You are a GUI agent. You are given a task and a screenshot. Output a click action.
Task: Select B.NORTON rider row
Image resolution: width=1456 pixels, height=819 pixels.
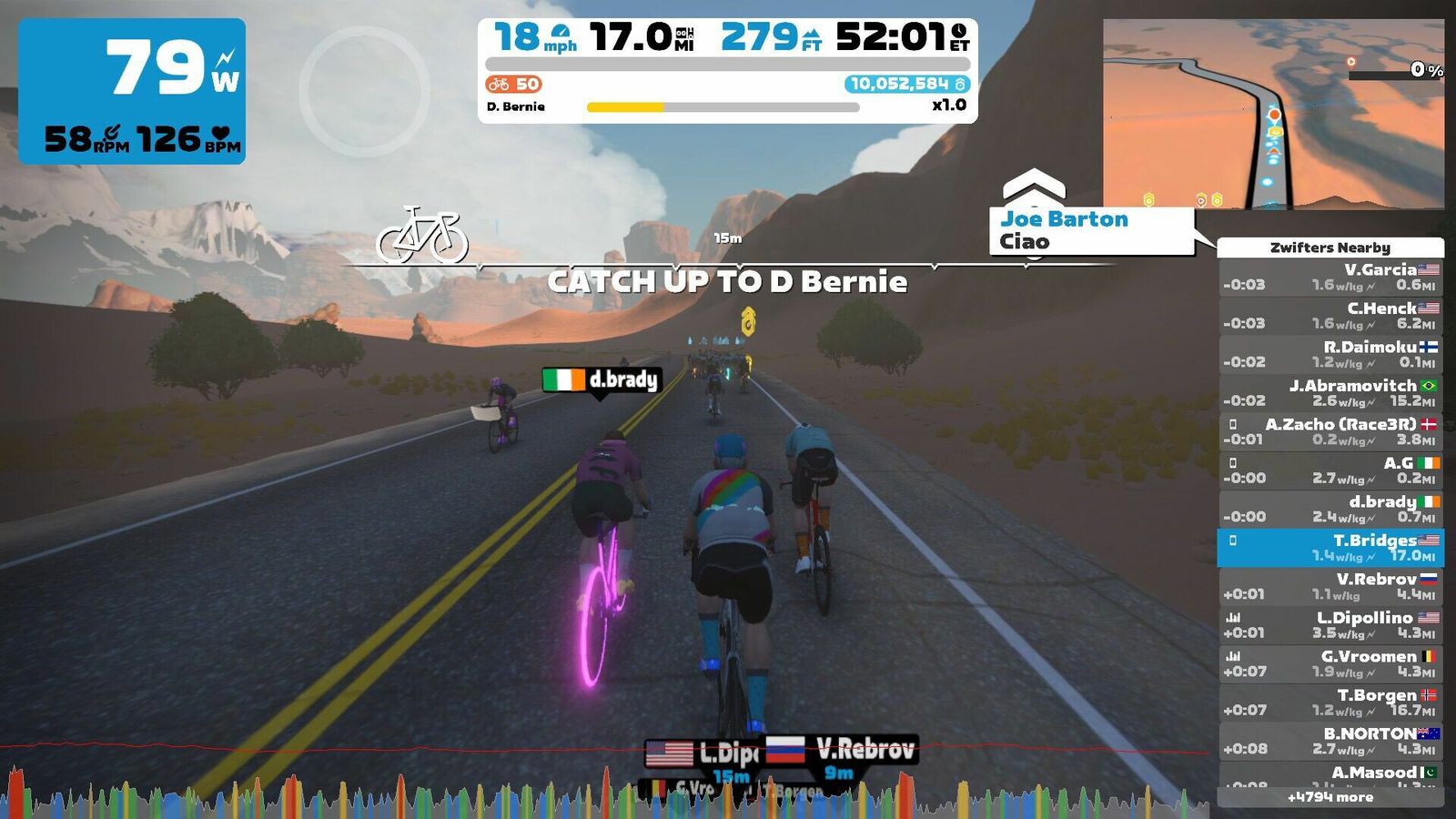tap(1330, 741)
